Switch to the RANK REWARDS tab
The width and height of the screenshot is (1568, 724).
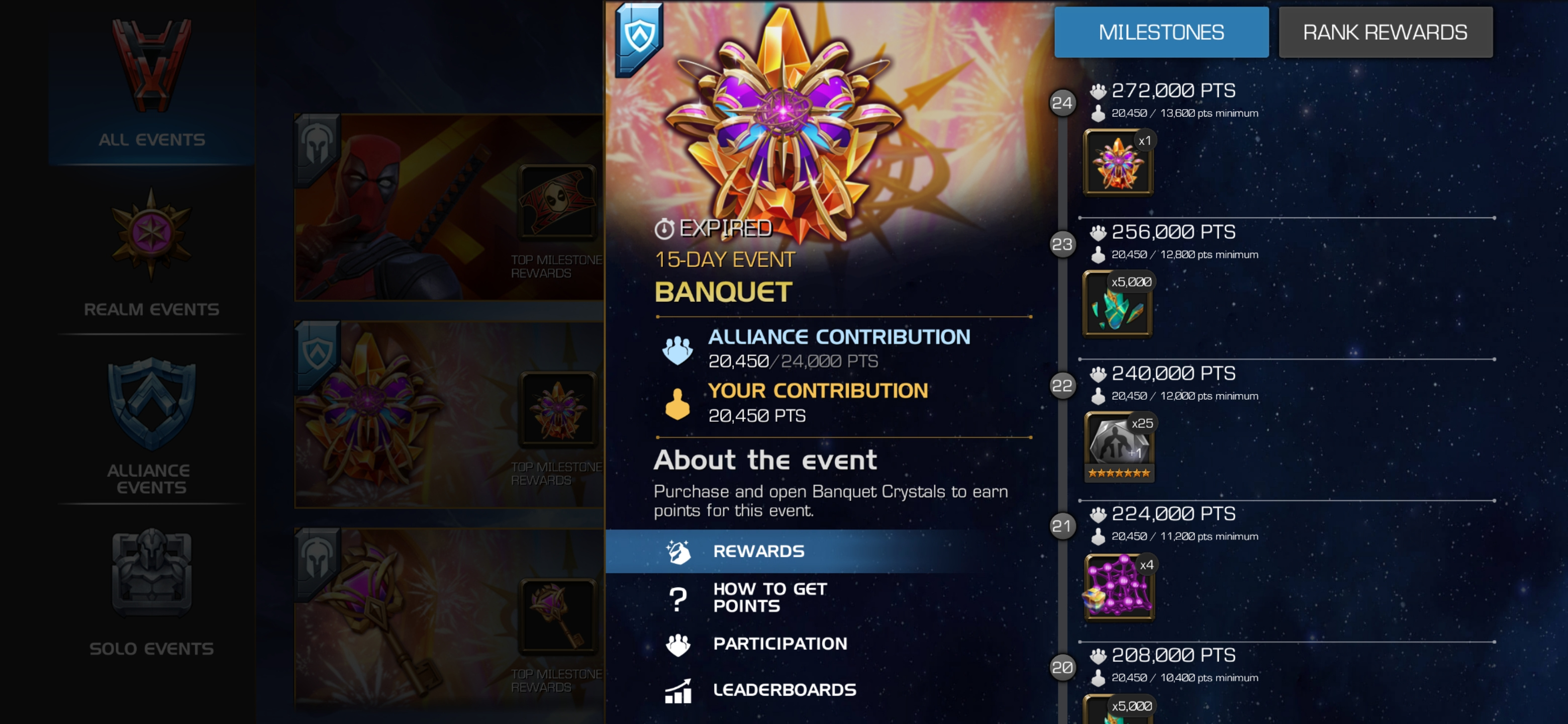click(1386, 32)
